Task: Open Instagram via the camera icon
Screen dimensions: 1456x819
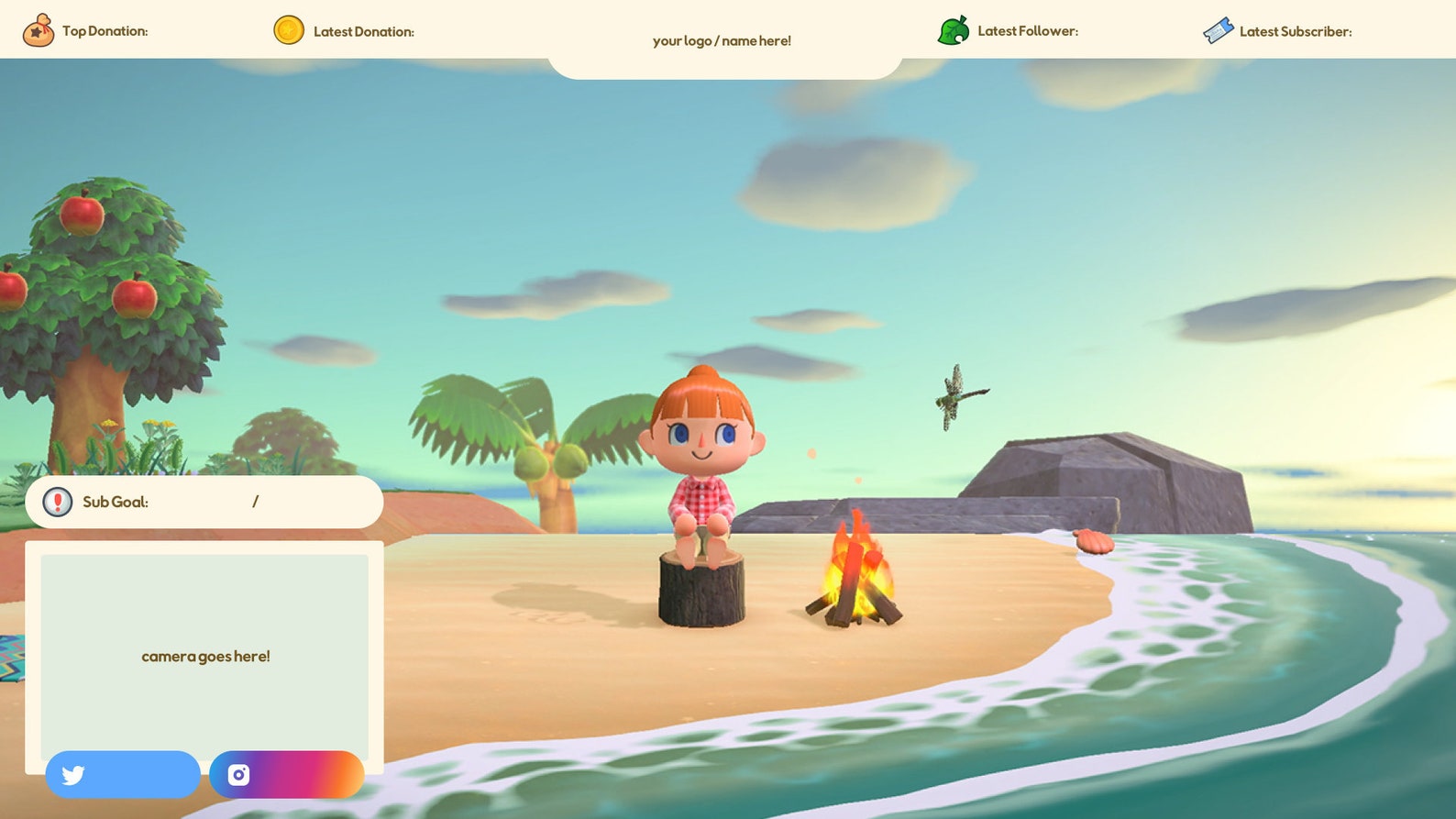Action: (x=238, y=775)
